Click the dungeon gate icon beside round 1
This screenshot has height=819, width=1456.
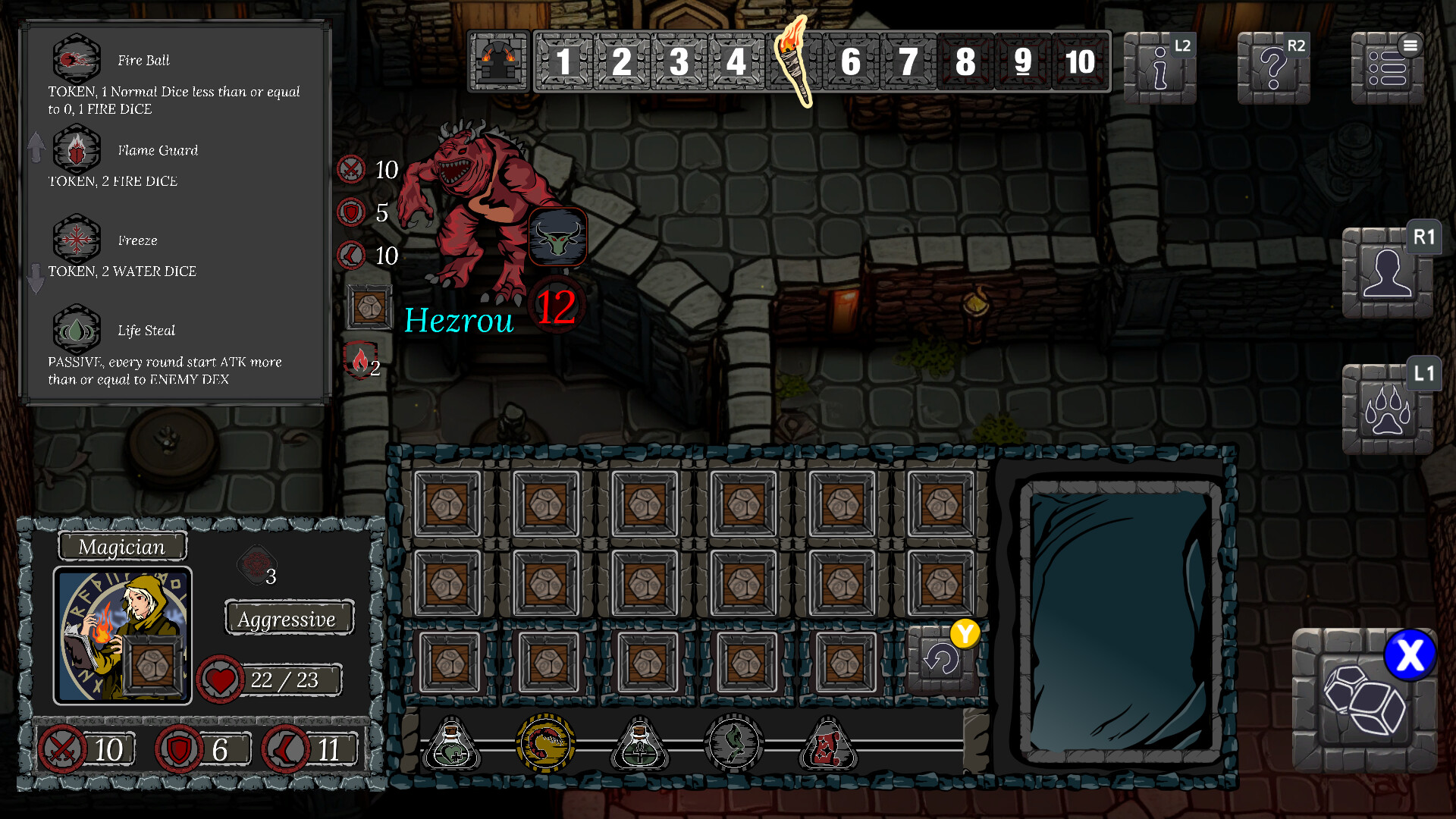coord(498,61)
